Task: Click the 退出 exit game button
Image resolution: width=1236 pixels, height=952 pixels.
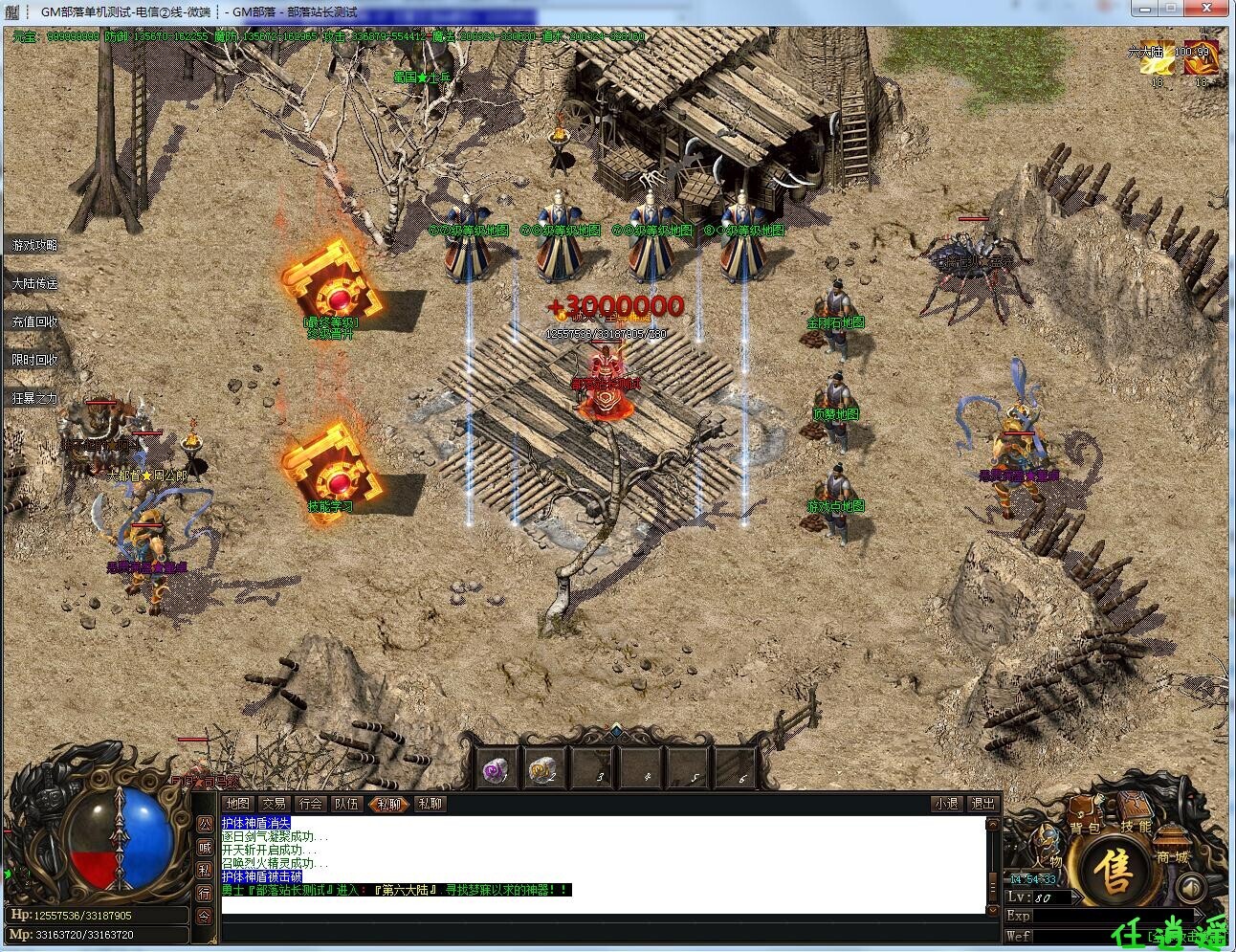Action: pyautogui.click(x=982, y=804)
